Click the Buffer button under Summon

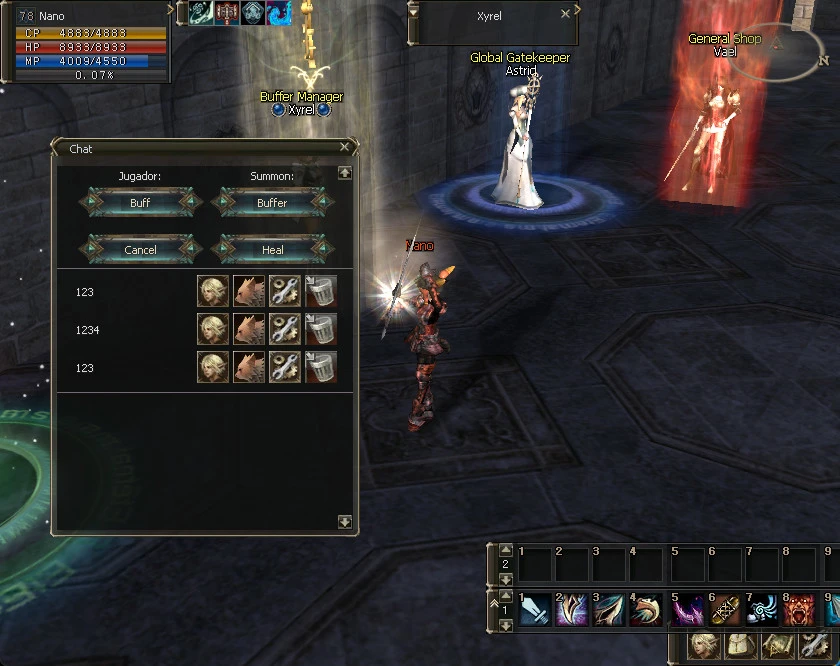coord(272,203)
